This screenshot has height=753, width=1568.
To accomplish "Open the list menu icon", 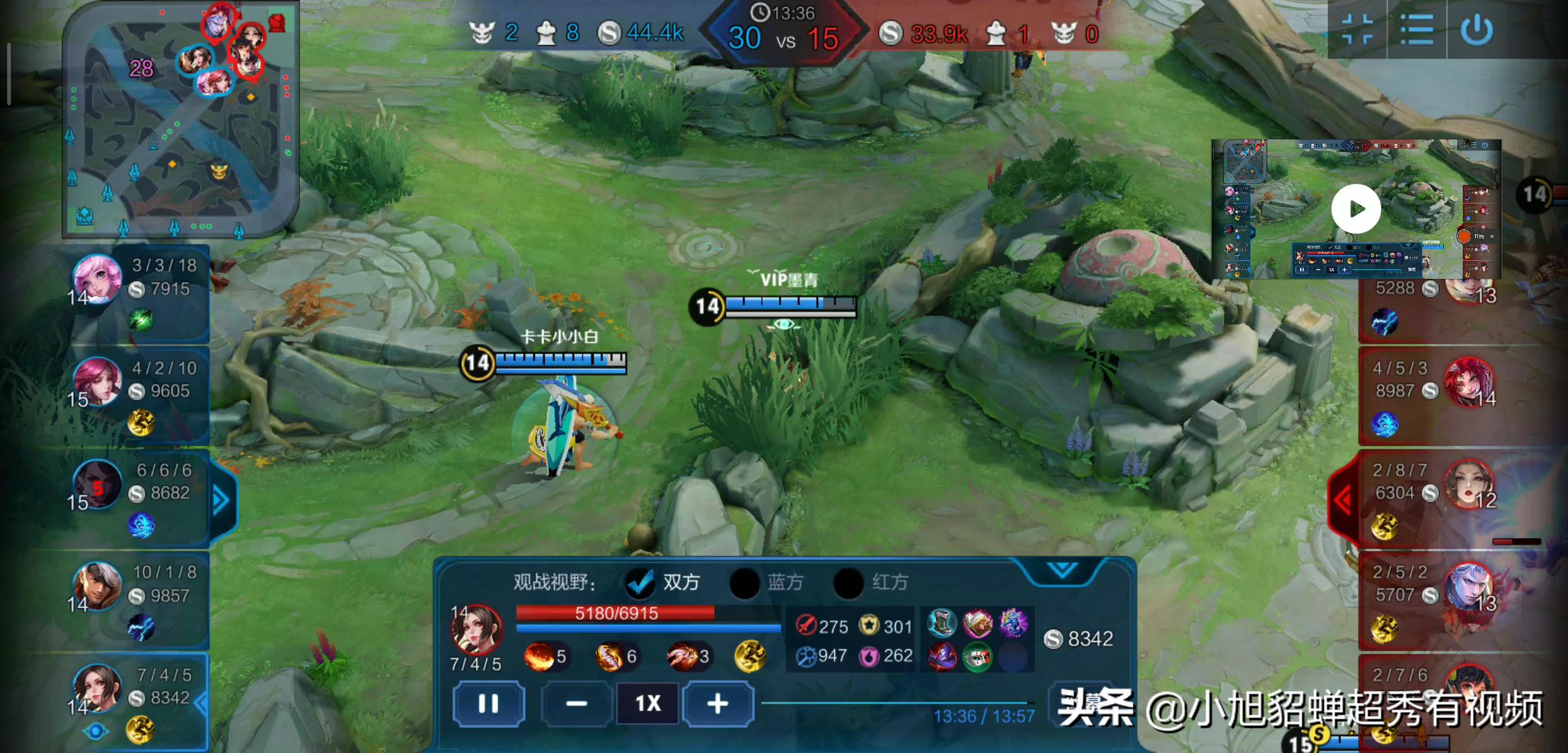I will (x=1417, y=30).
